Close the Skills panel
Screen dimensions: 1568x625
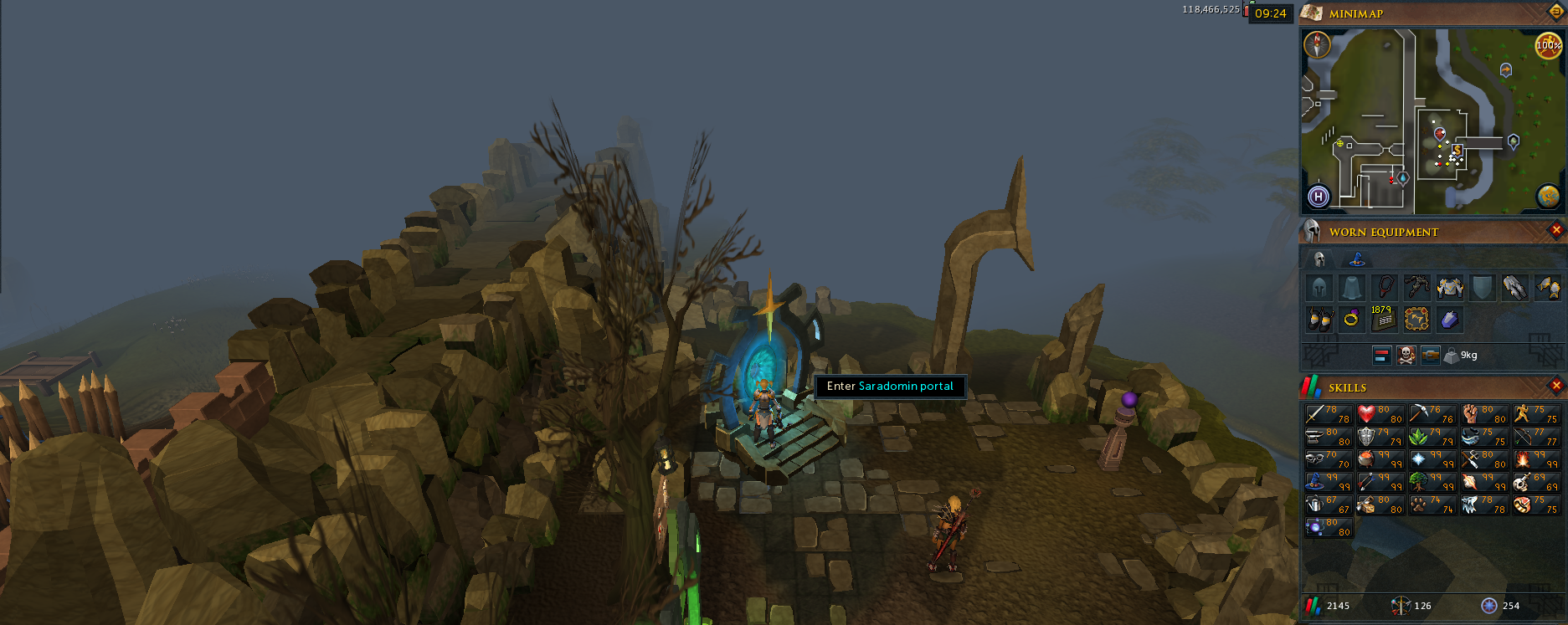click(1556, 386)
